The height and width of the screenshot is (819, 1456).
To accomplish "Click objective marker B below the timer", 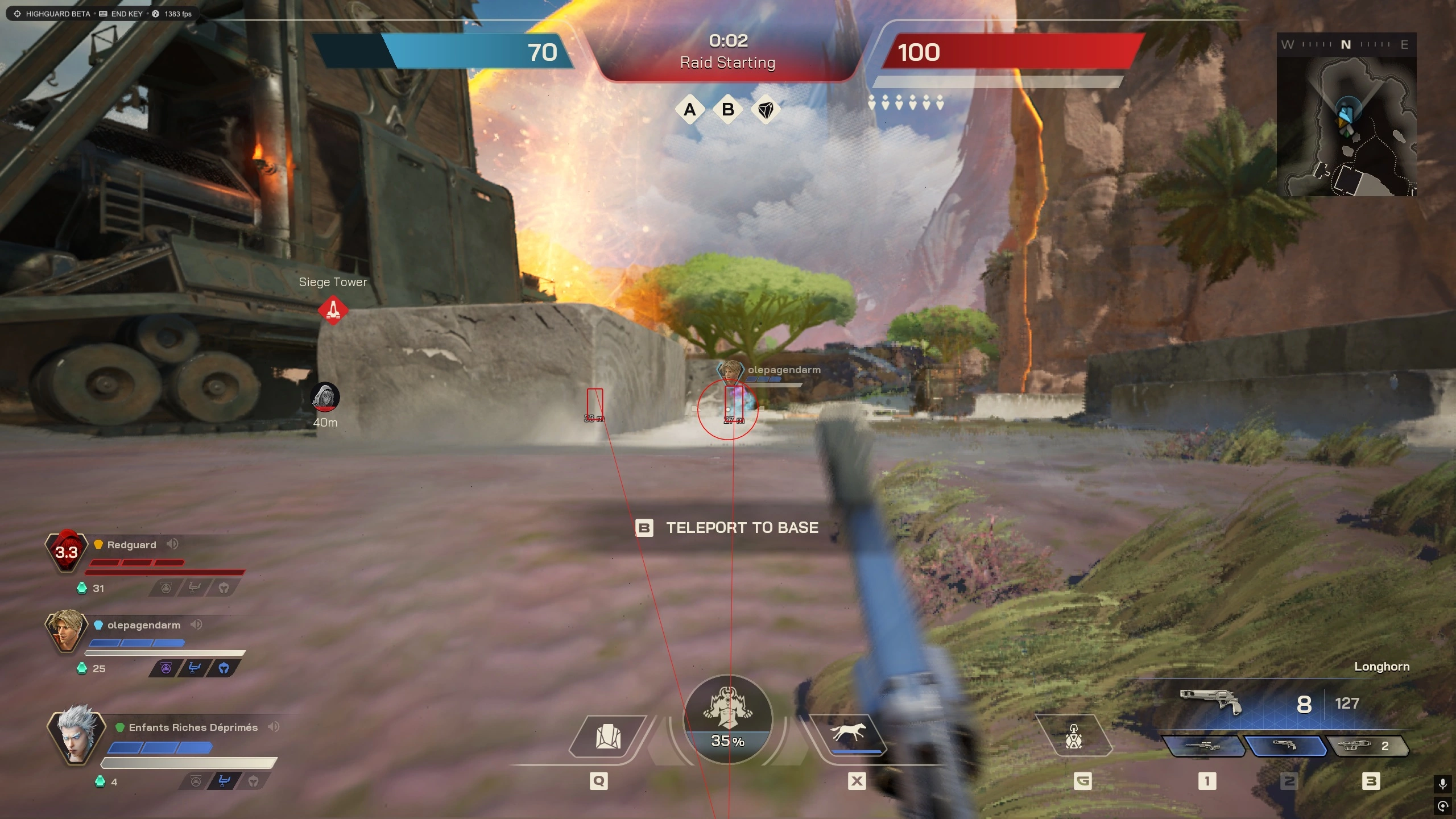I will point(729,110).
